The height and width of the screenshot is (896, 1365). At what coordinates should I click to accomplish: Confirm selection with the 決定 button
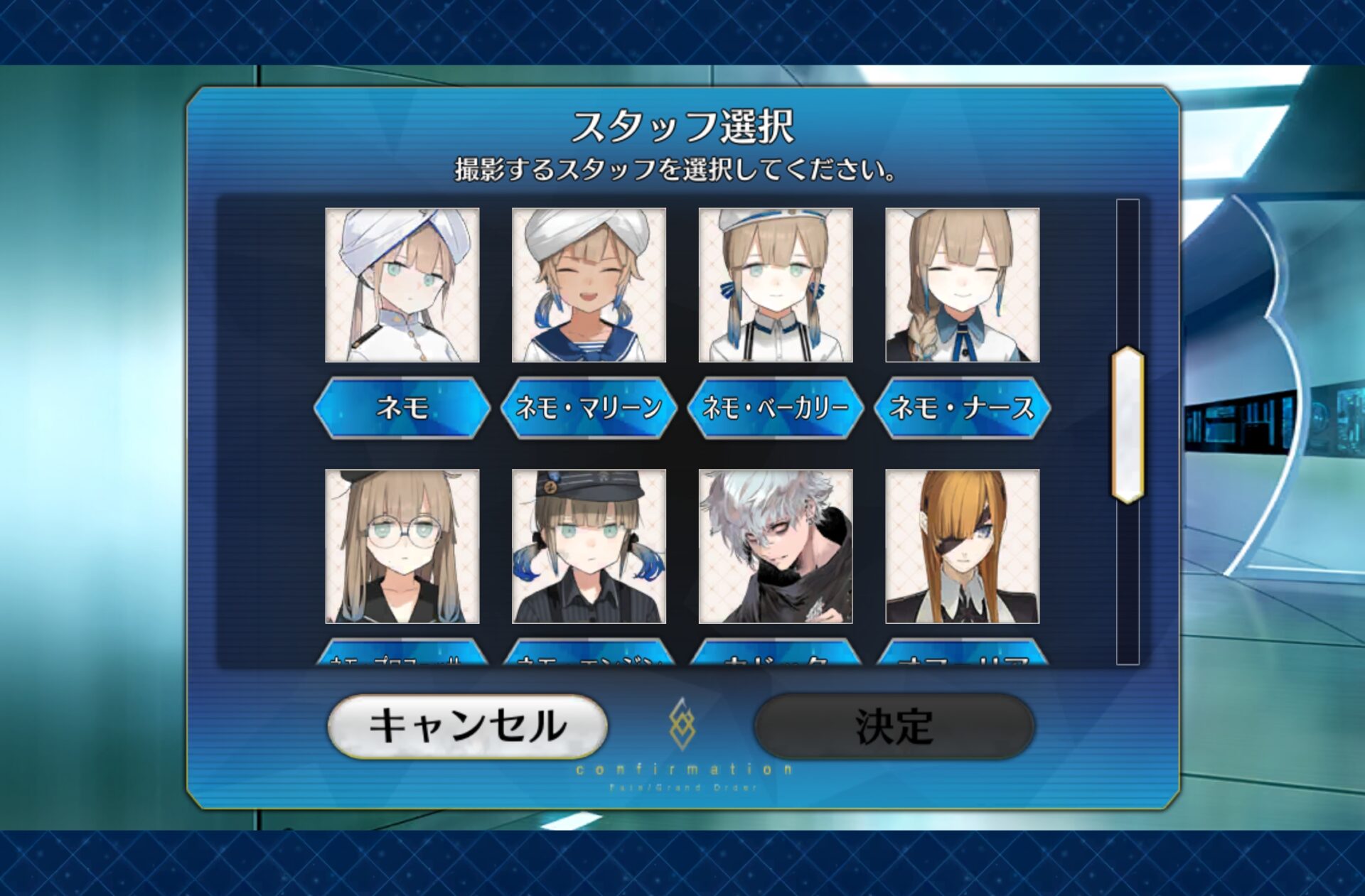click(x=894, y=726)
